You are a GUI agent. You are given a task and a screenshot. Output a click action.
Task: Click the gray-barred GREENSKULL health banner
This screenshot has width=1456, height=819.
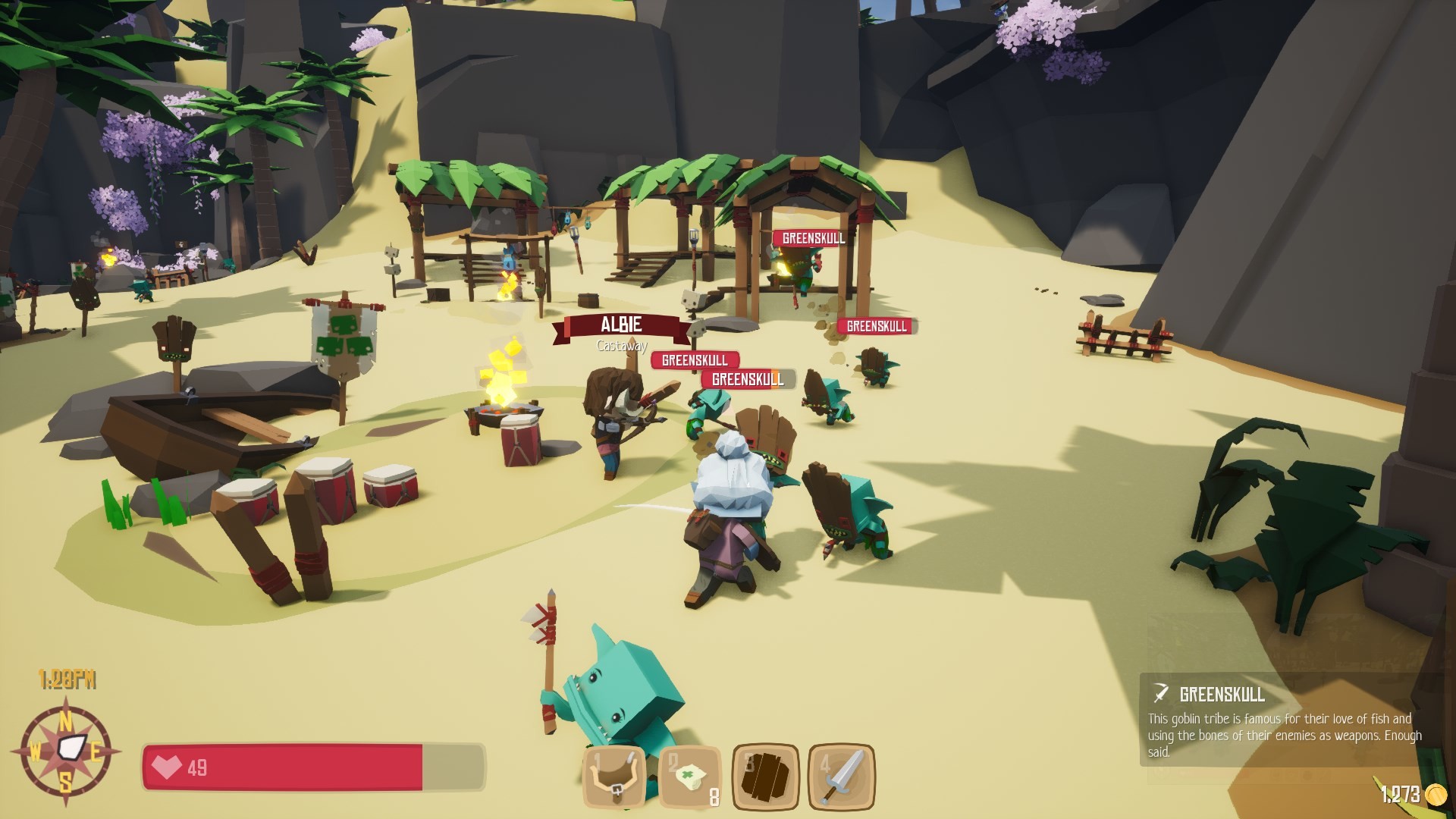tap(744, 379)
